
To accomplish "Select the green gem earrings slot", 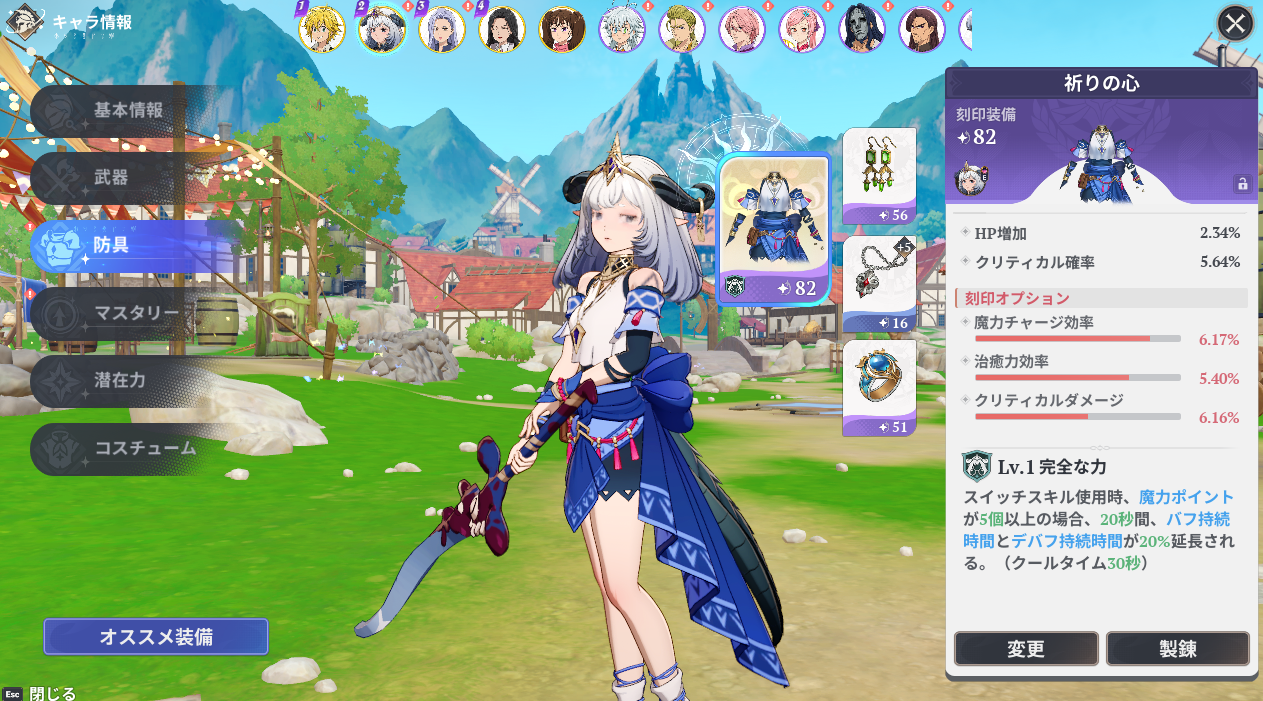I will pyautogui.click(x=879, y=176).
